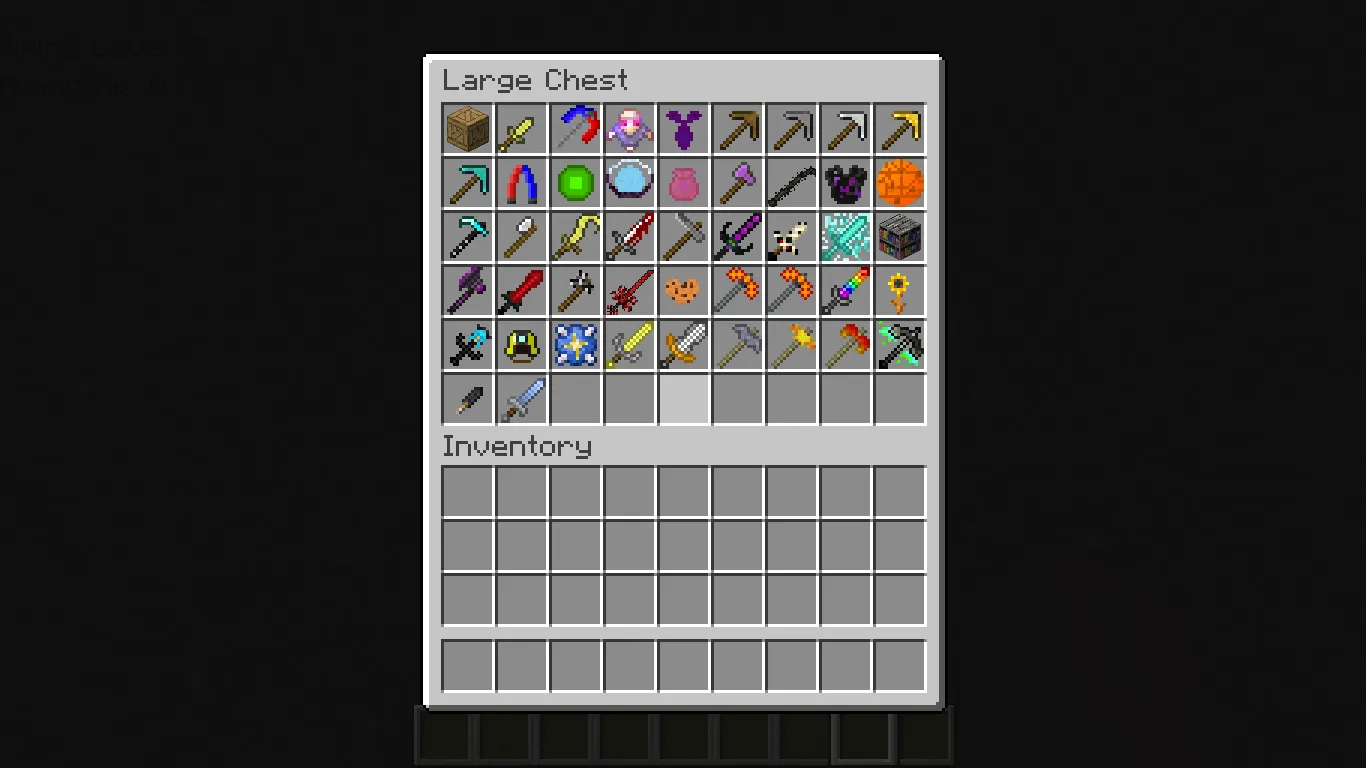The width and height of the screenshot is (1366, 768).
Task: Select the rainbow blade sword
Action: pyautogui.click(x=845, y=291)
